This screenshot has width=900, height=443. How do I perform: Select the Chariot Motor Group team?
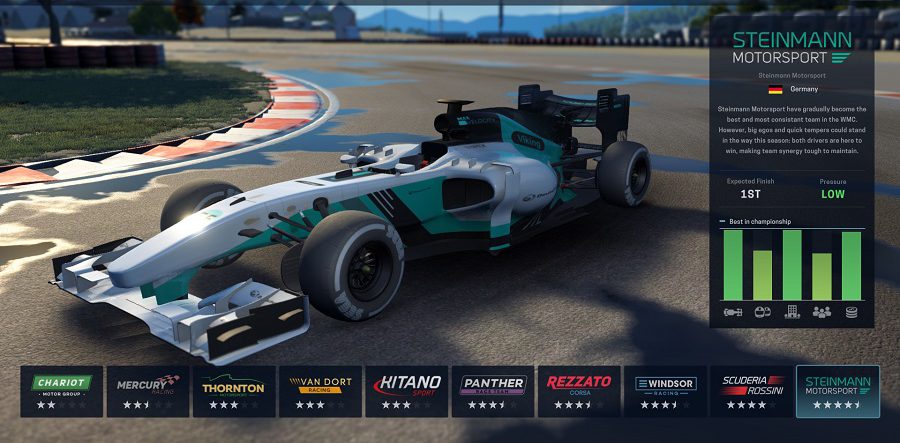pyautogui.click(x=62, y=391)
